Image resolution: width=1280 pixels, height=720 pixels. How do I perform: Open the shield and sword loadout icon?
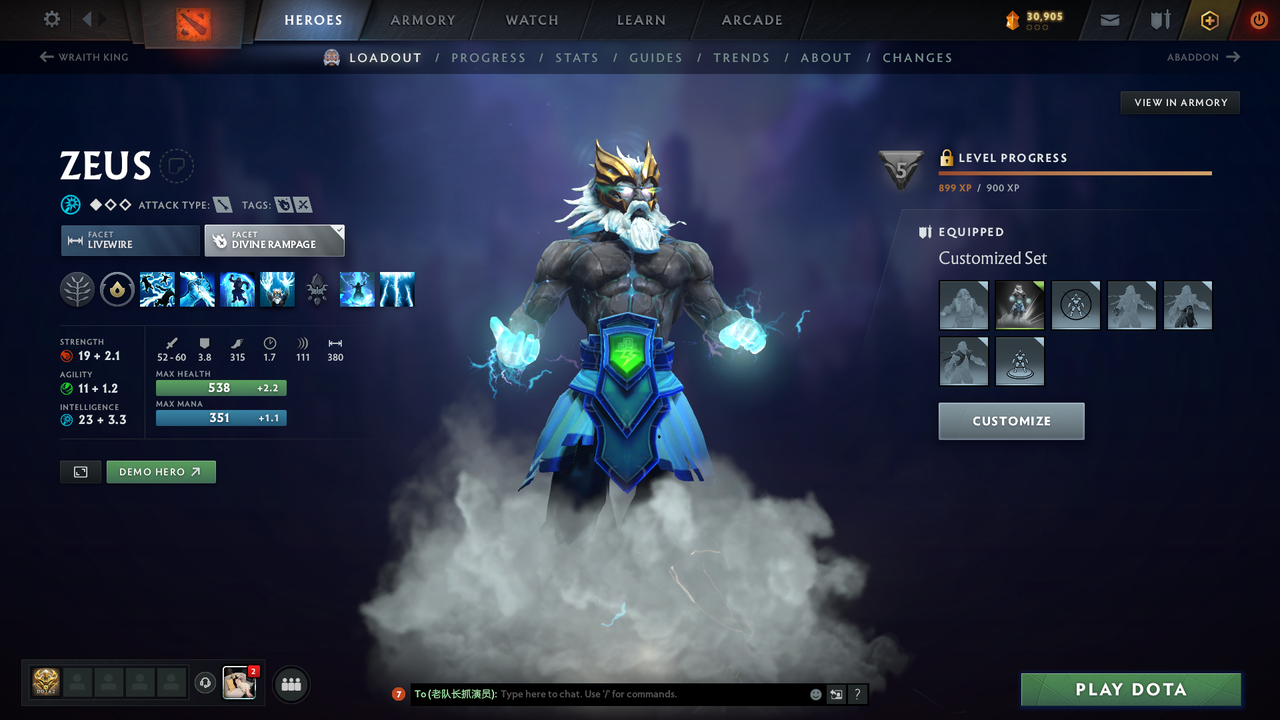coord(1158,19)
